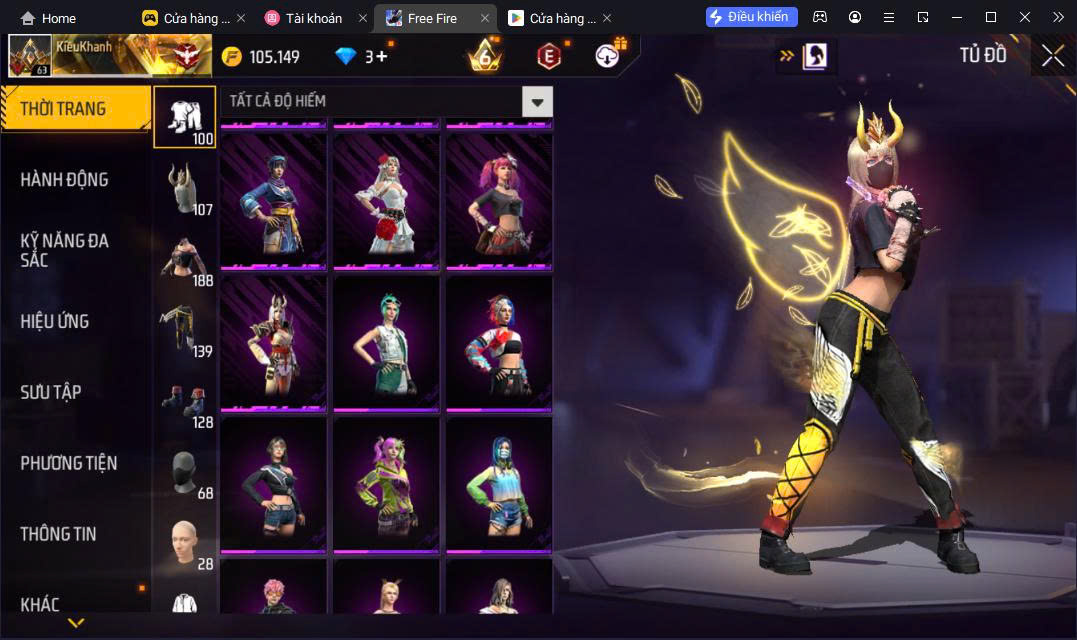The image size is (1077, 640).
Task: Go to the Phương Tiện tab
Action: pyautogui.click(x=69, y=463)
